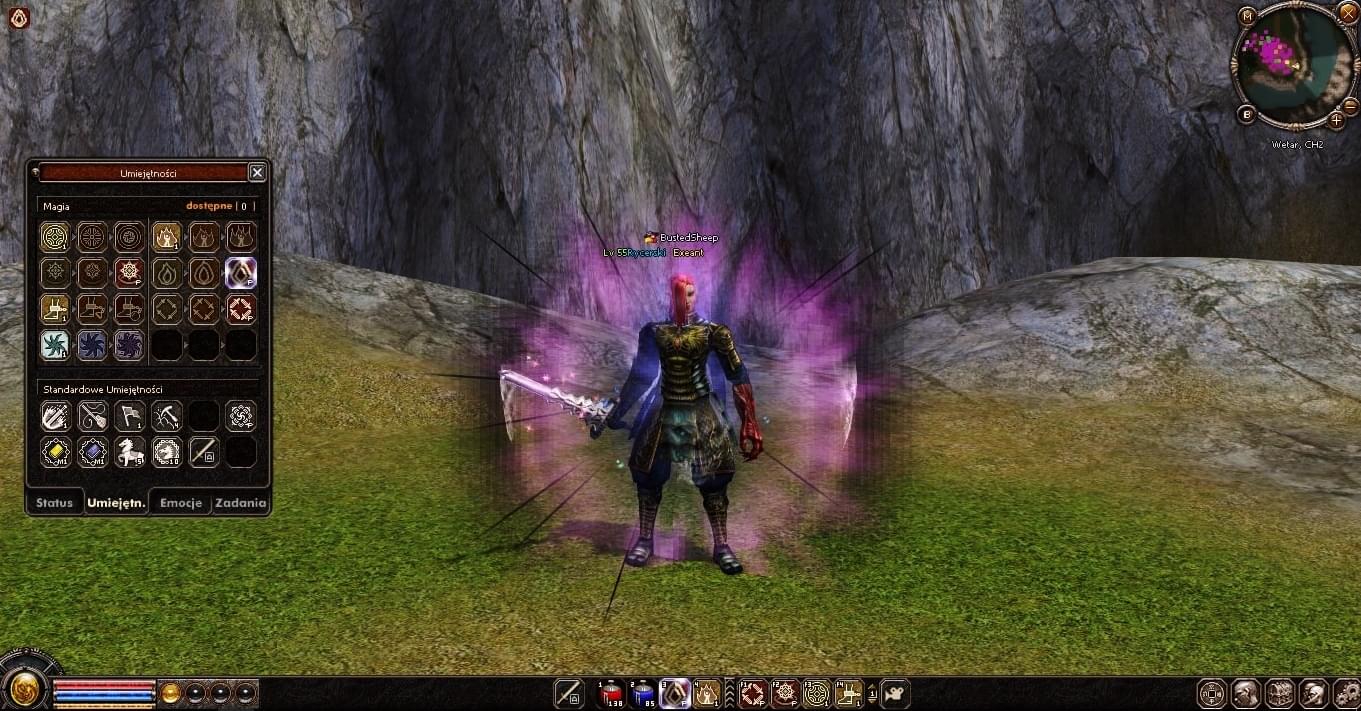Zoom in the minimap with the plus button
1361x711 pixels.
[x=1336, y=121]
